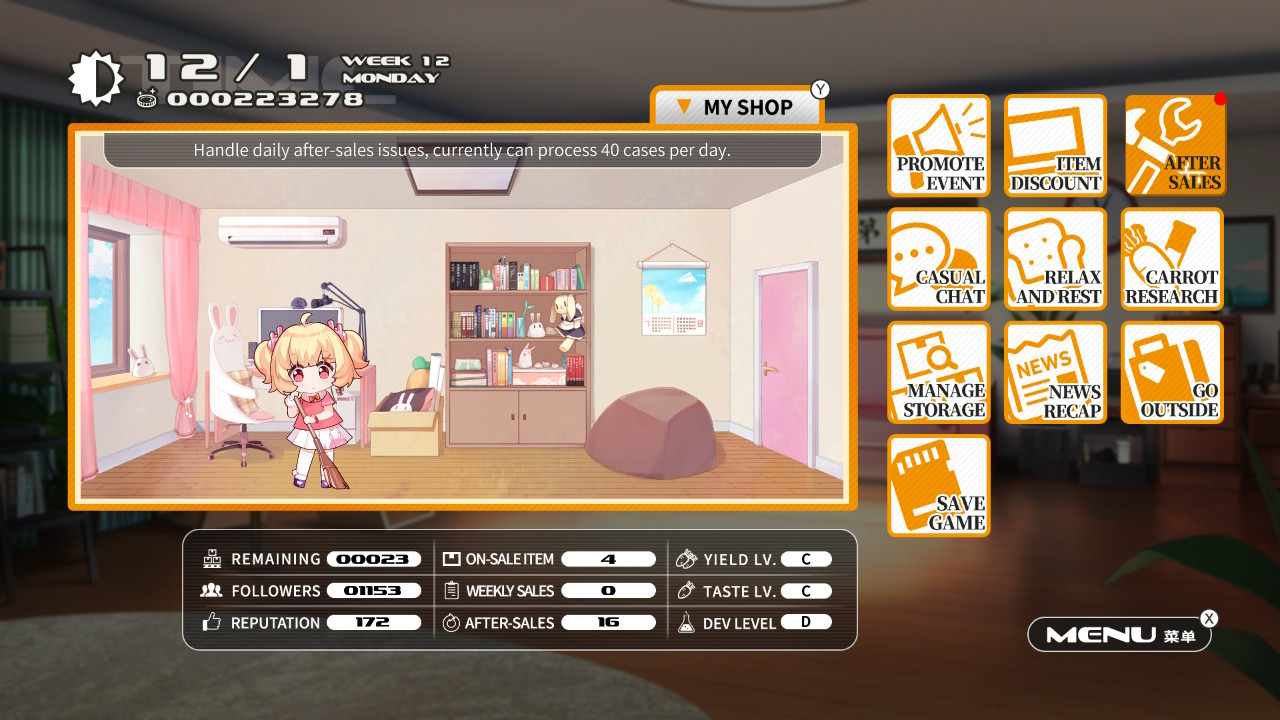Click the money counter showing 000223278
This screenshot has height=720, width=1280.
point(265,98)
